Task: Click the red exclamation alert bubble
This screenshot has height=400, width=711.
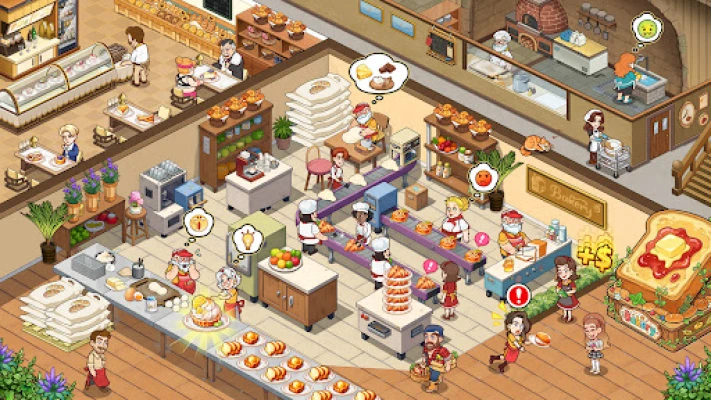Action: [518, 295]
